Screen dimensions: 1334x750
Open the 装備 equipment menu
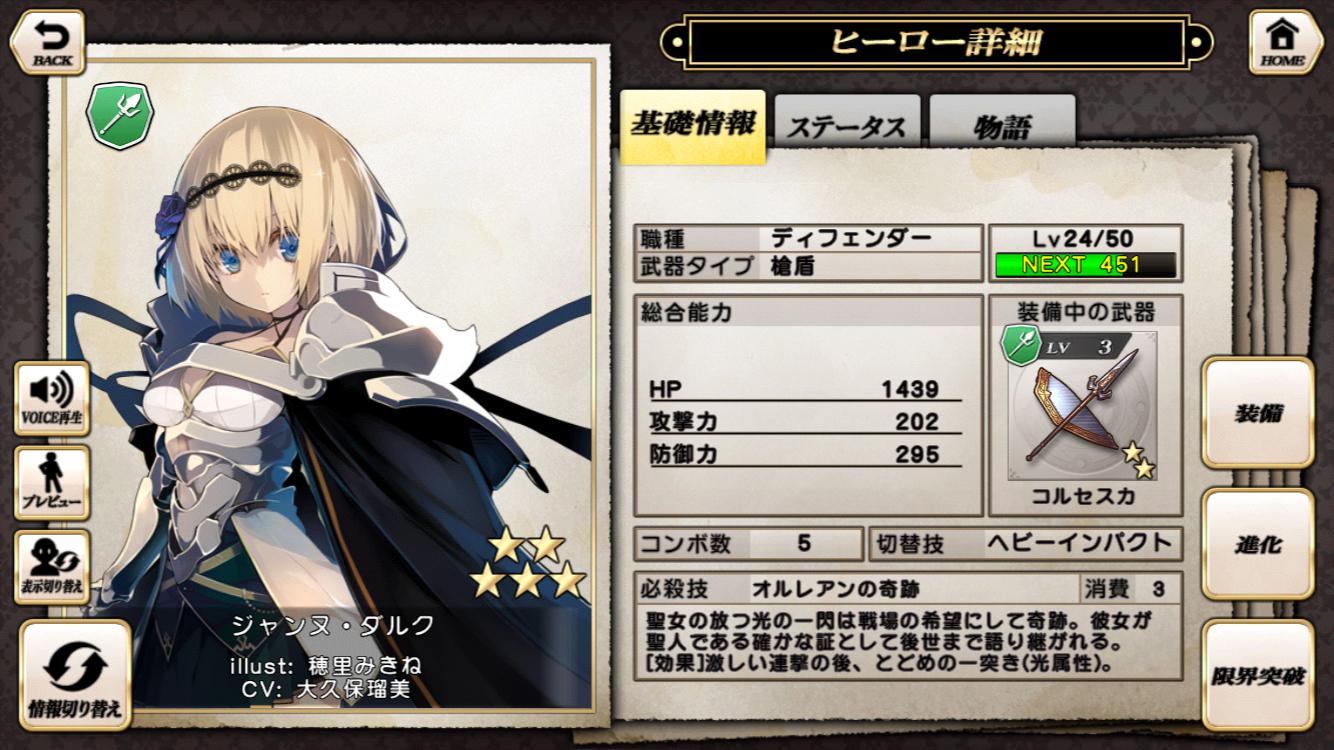click(1257, 413)
